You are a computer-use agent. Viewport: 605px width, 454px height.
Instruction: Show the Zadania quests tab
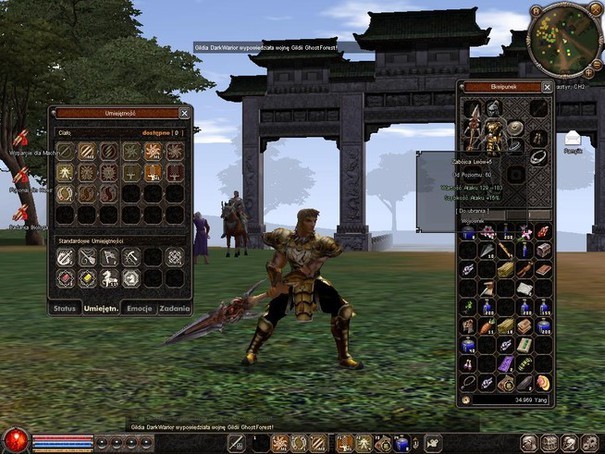[174, 308]
